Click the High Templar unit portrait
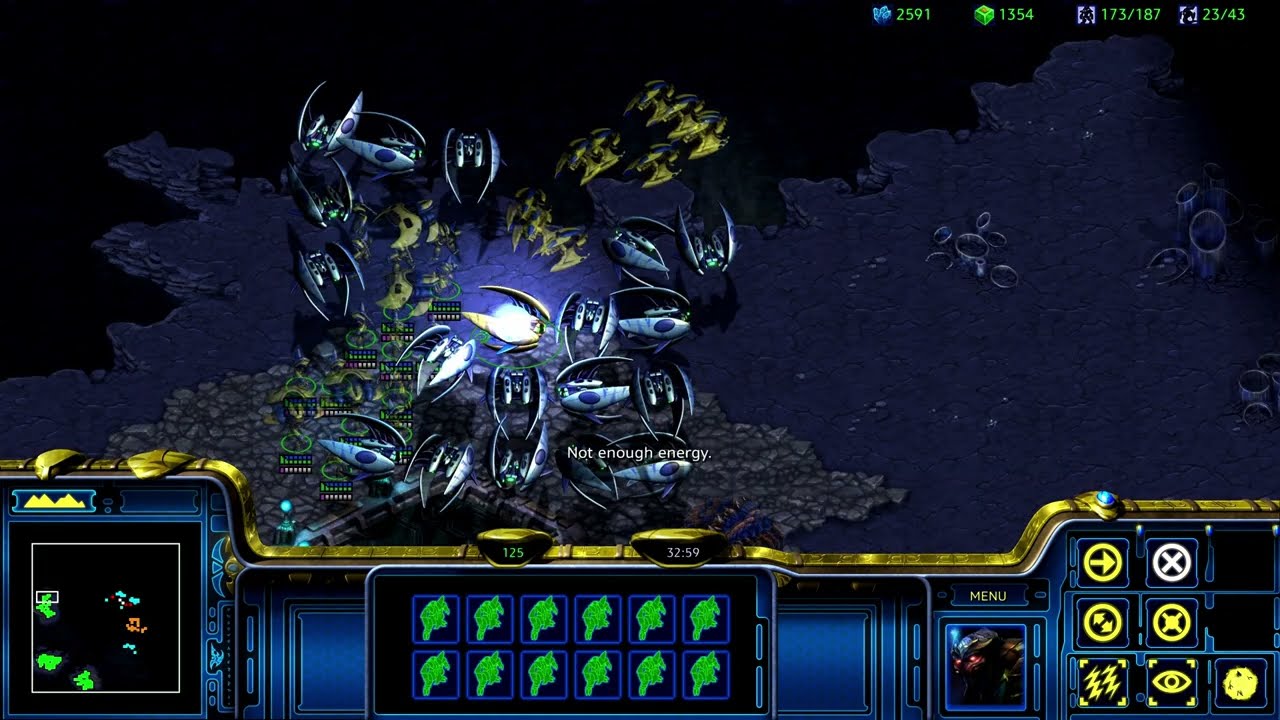This screenshot has width=1280, height=720. (985, 664)
